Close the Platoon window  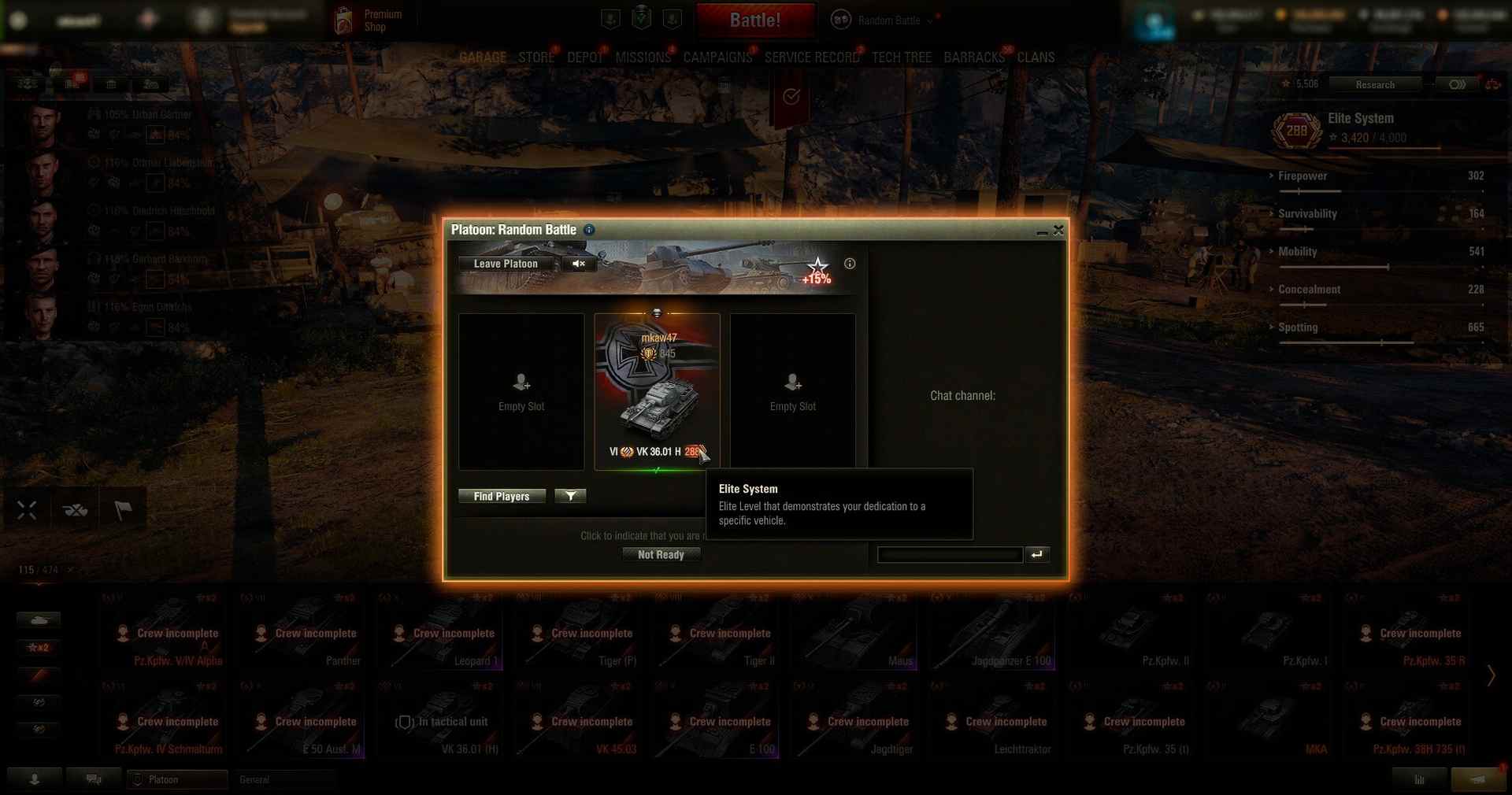(1058, 230)
